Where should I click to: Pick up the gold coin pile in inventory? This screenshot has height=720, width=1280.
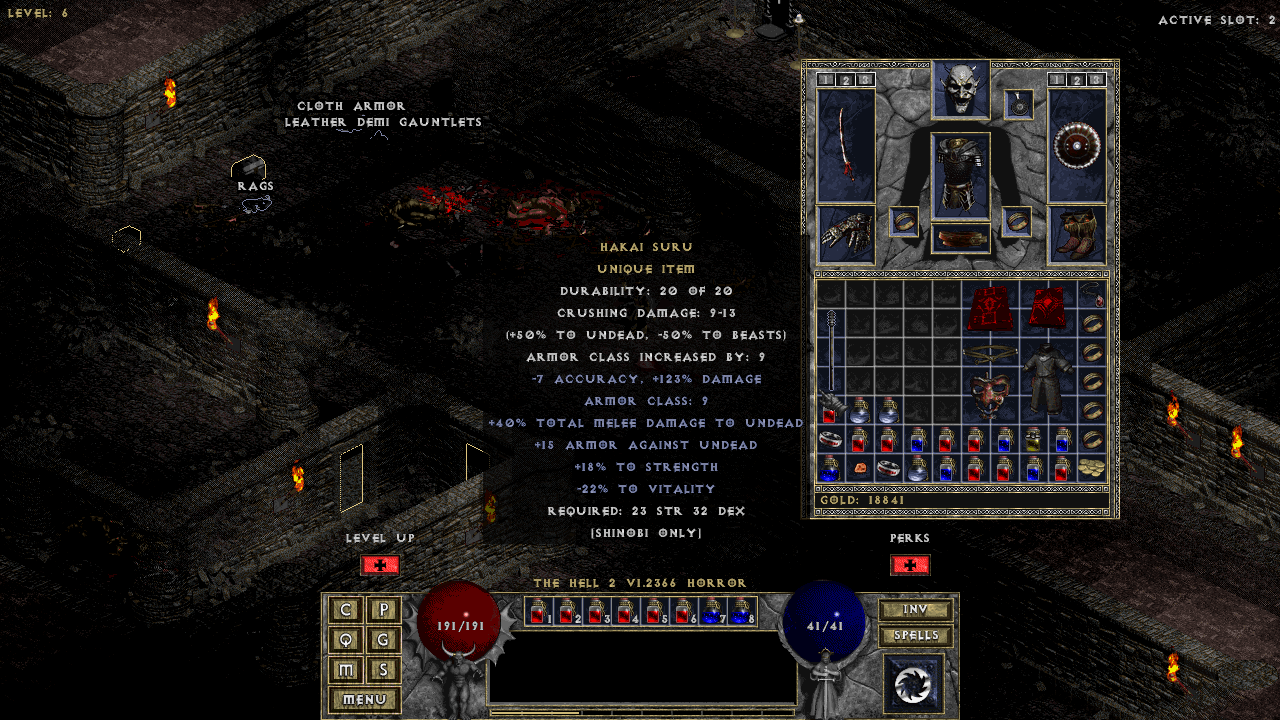click(x=1092, y=467)
